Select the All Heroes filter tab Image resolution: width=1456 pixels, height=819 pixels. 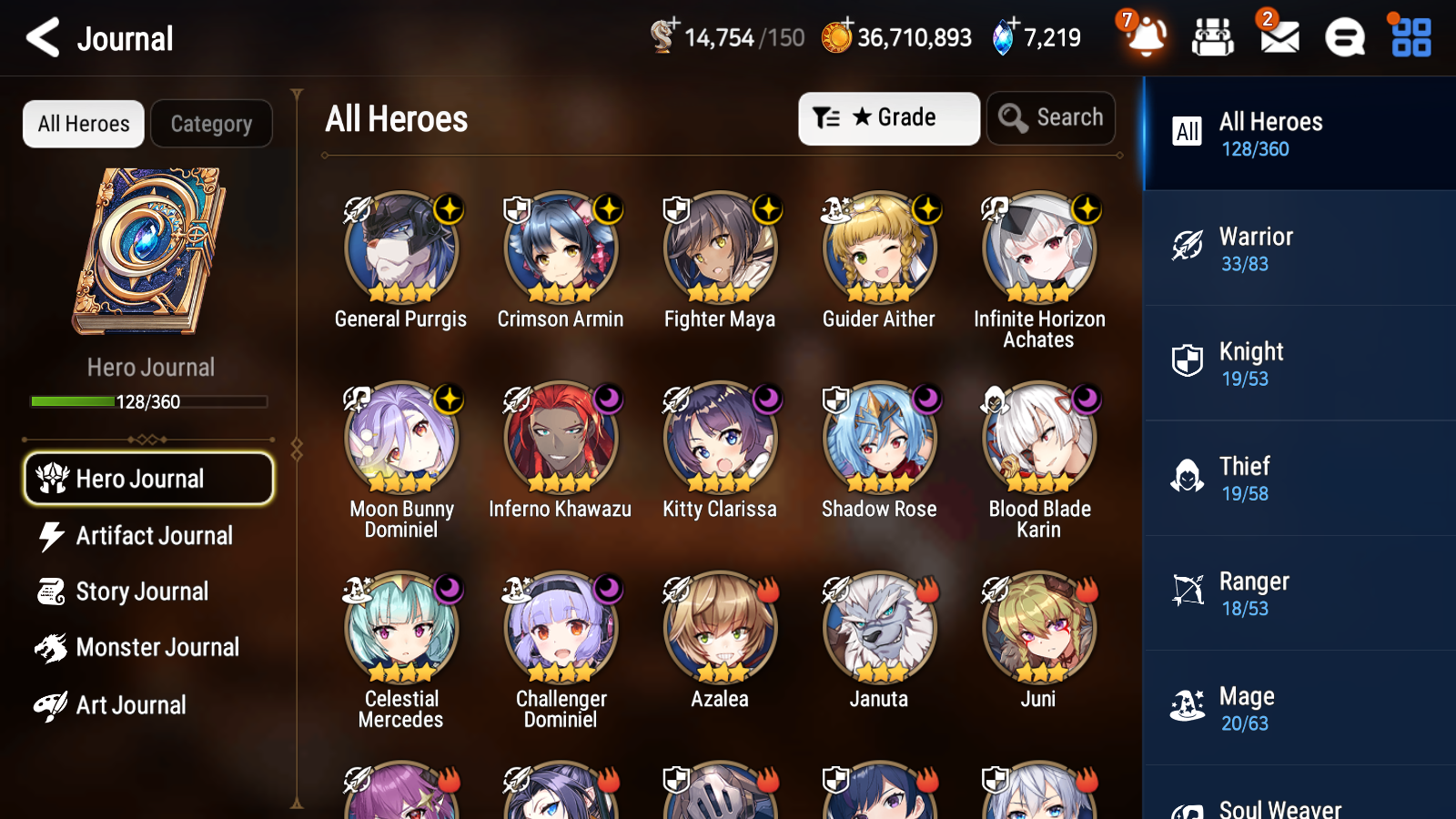click(83, 124)
